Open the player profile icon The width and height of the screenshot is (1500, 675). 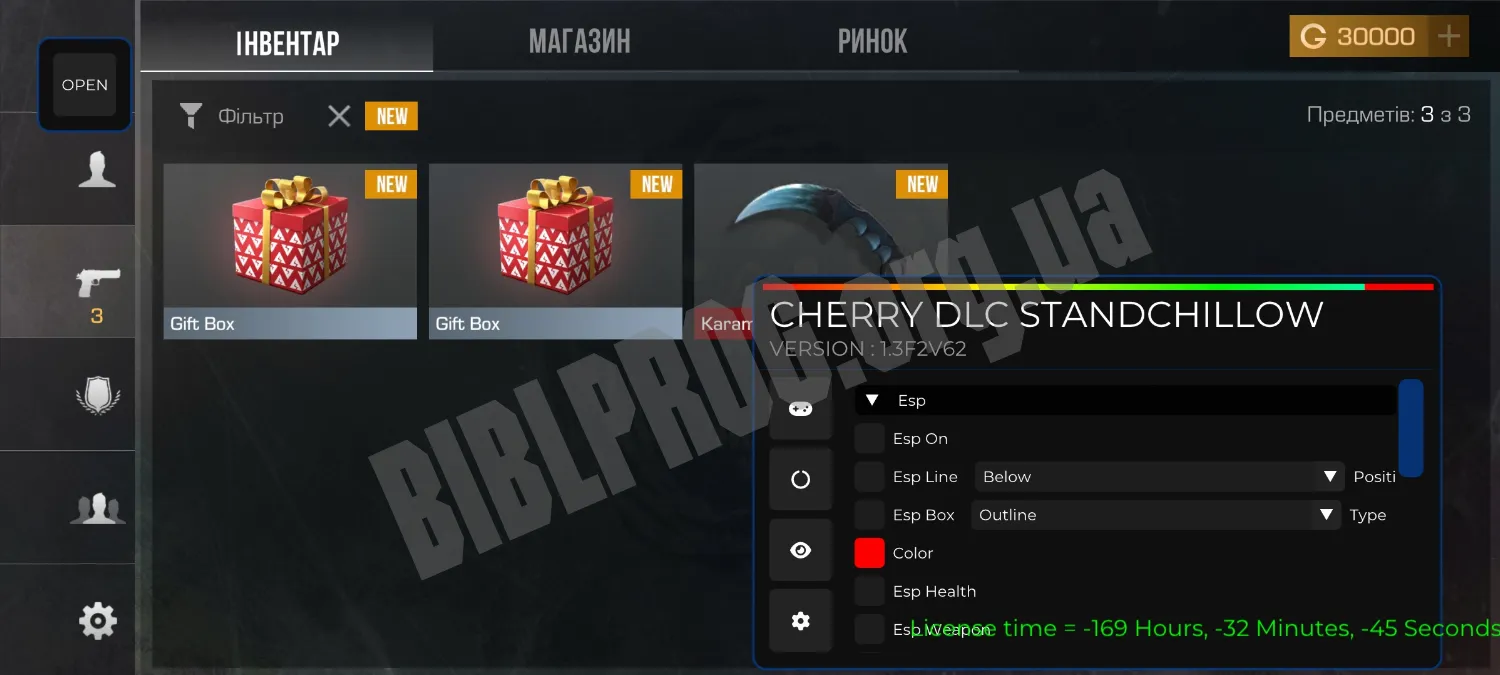coord(97,170)
